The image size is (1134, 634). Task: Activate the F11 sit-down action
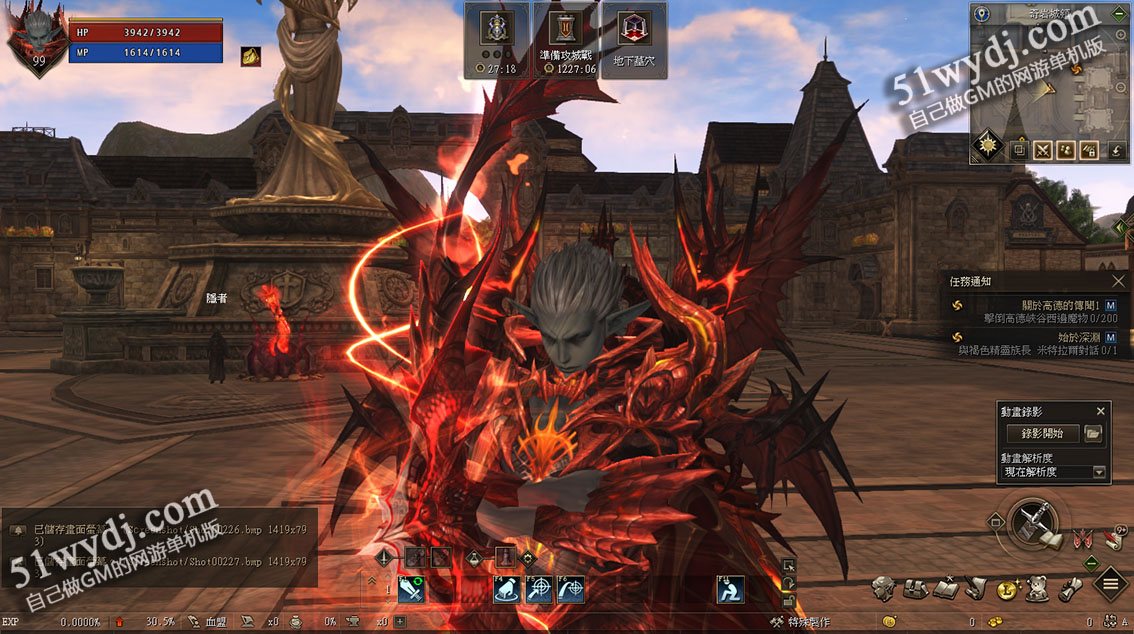click(730, 590)
